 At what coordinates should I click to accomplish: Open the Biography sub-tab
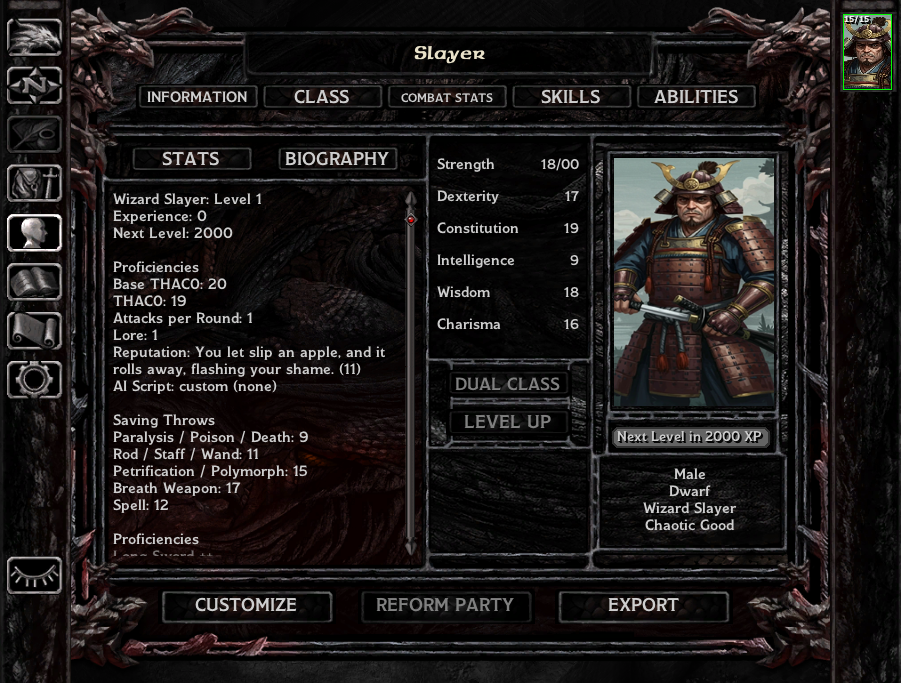337,159
